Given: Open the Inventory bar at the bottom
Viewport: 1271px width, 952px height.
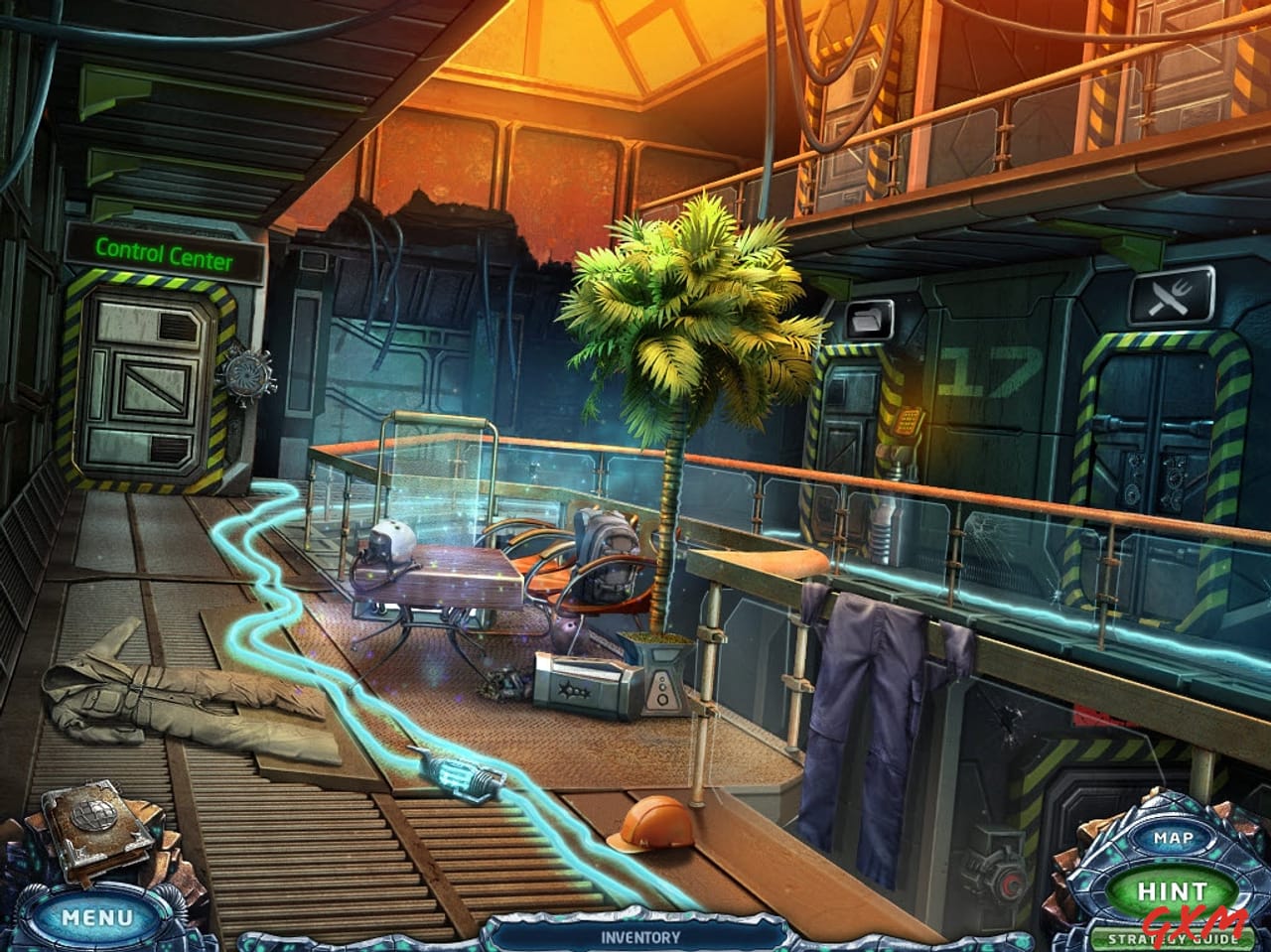Looking at the screenshot, I should pyautogui.click(x=639, y=935).
